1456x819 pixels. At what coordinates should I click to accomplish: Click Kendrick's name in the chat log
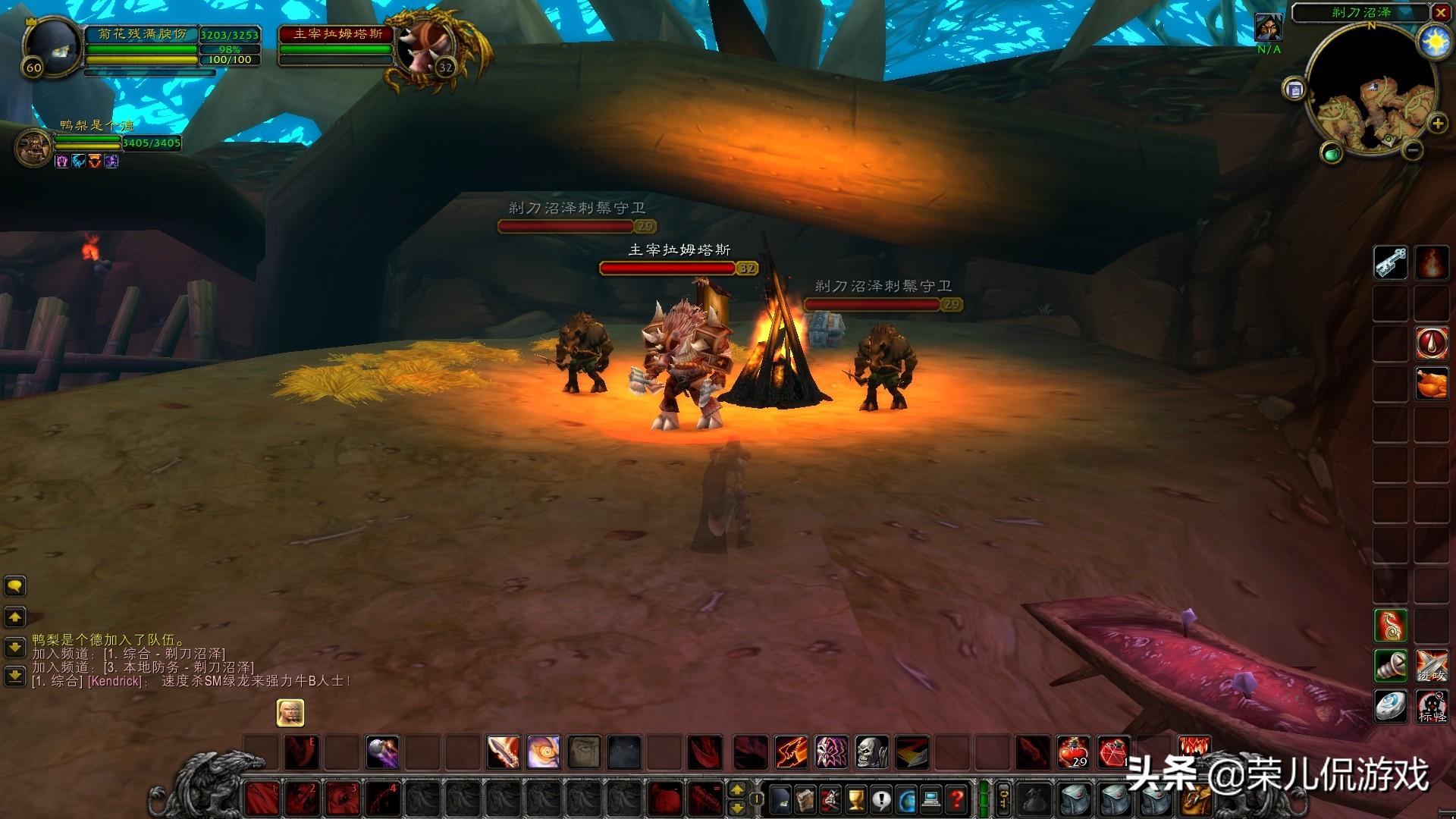coord(115,681)
